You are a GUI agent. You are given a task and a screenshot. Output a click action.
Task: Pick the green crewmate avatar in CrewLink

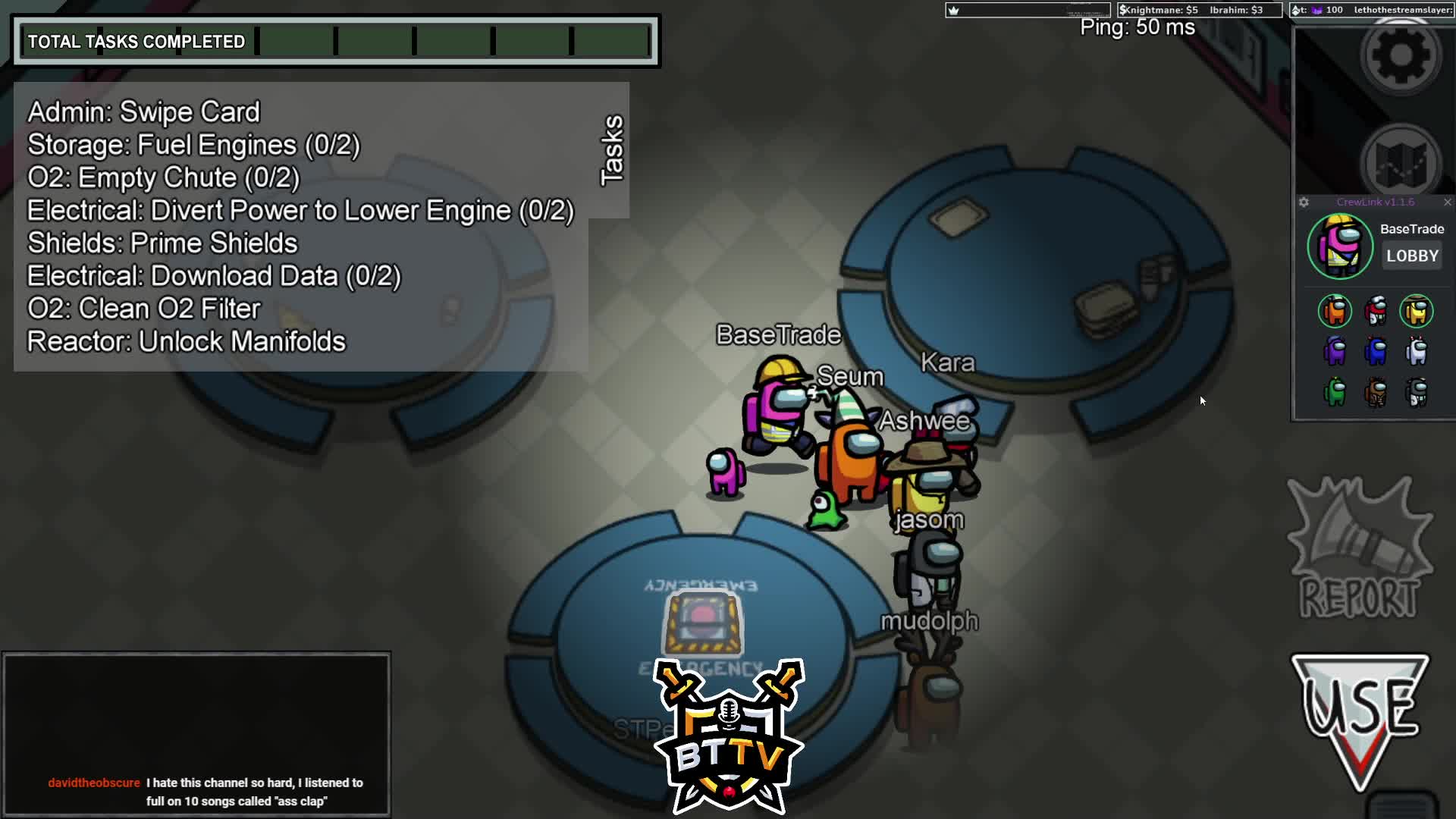1335,392
